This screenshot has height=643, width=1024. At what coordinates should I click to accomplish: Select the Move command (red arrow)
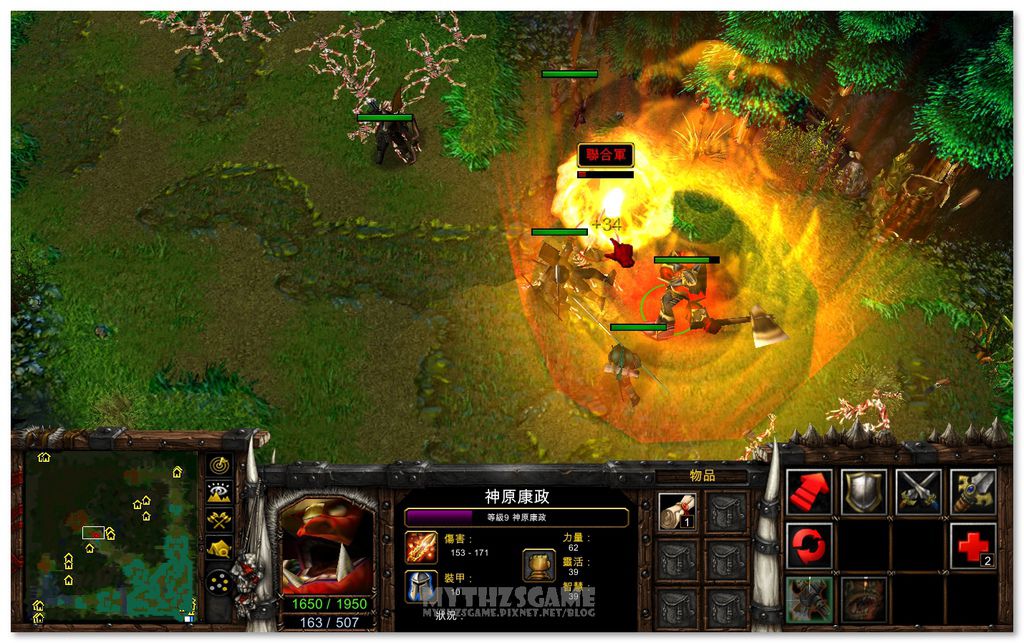point(809,491)
